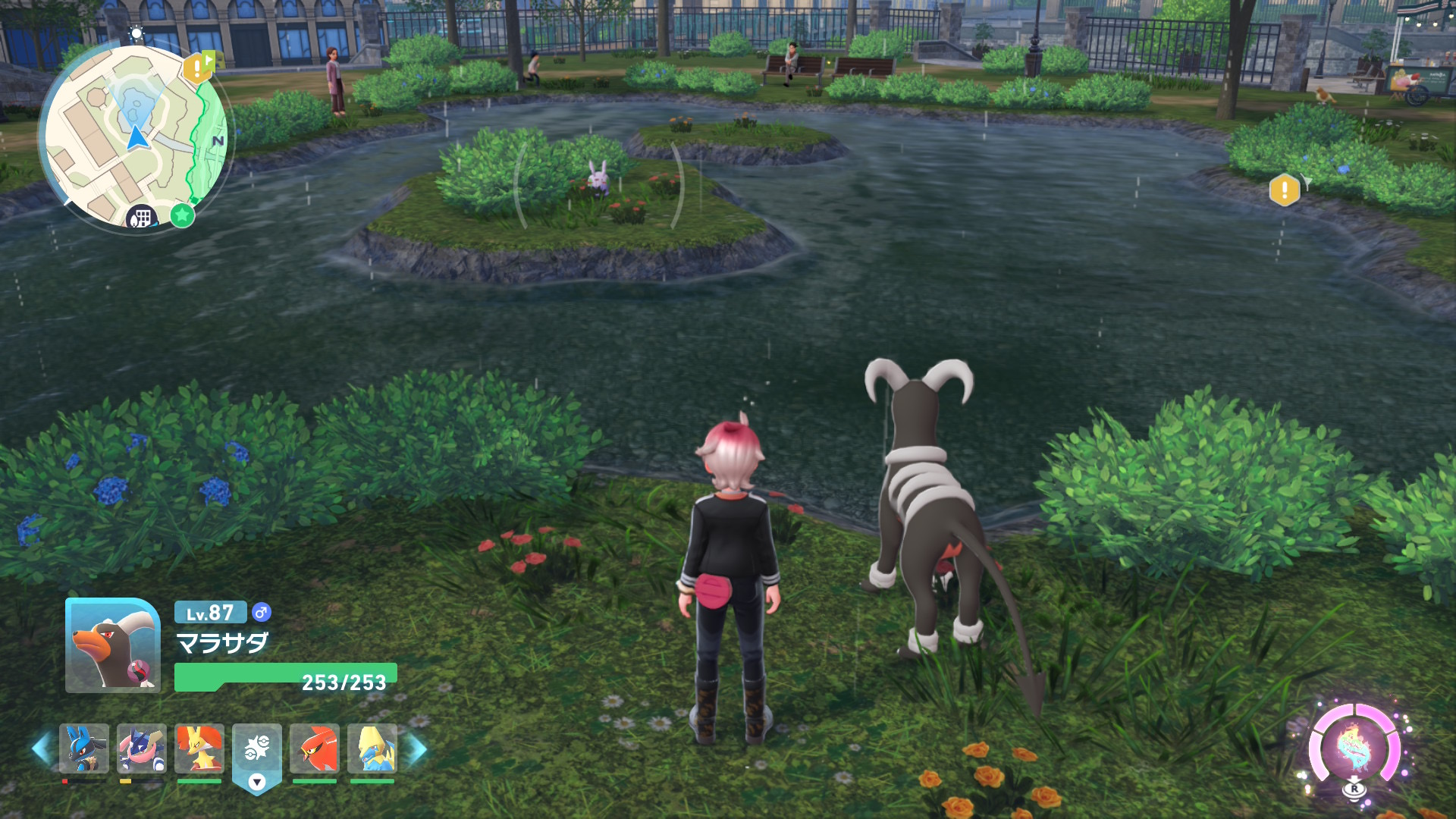1456x819 pixels.
Task: Switch to Talonflame in the party bar
Action: coord(315,748)
